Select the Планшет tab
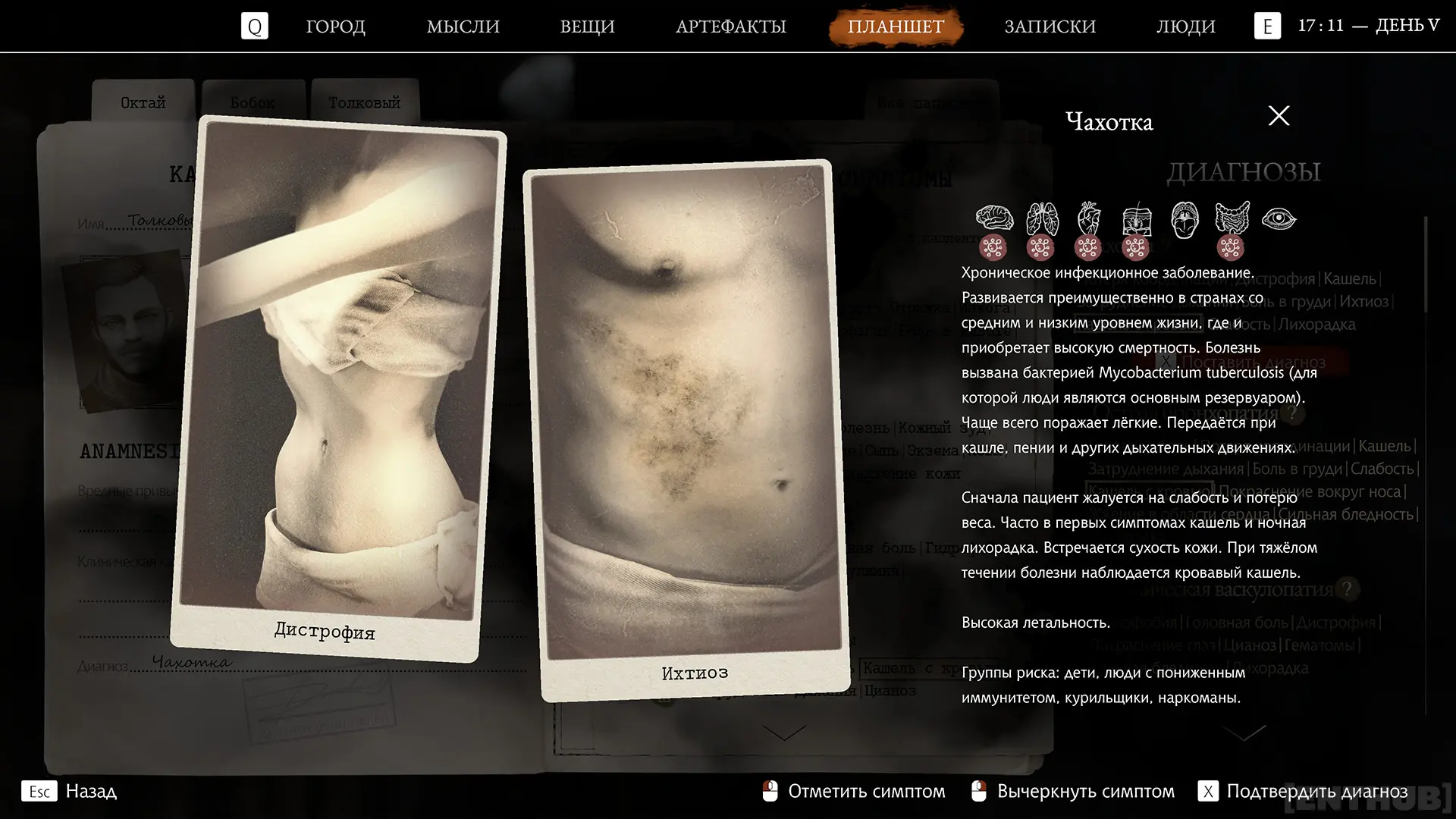Viewport: 1456px width, 819px height. 896,27
